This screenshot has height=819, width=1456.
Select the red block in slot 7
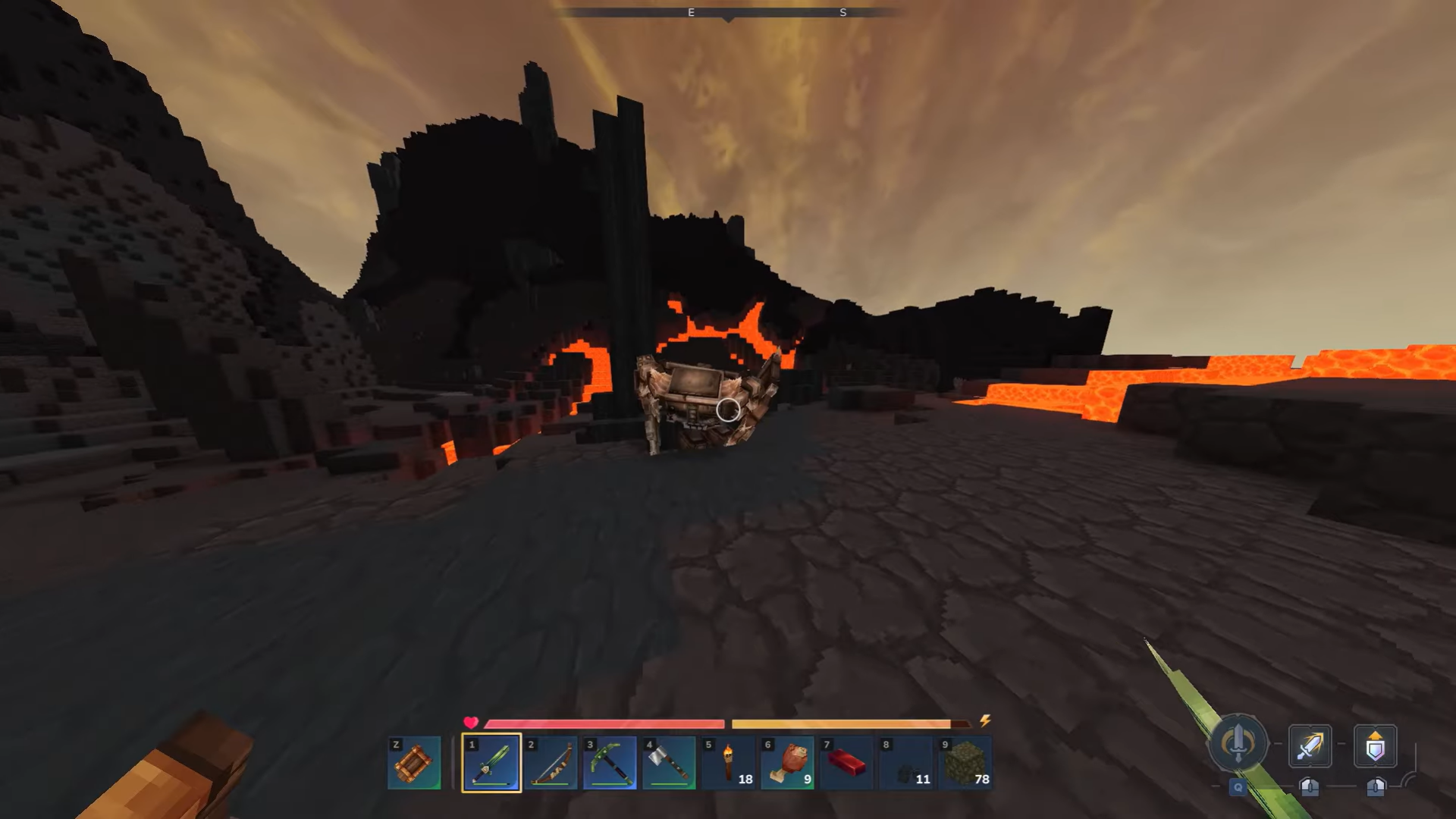pos(846,762)
